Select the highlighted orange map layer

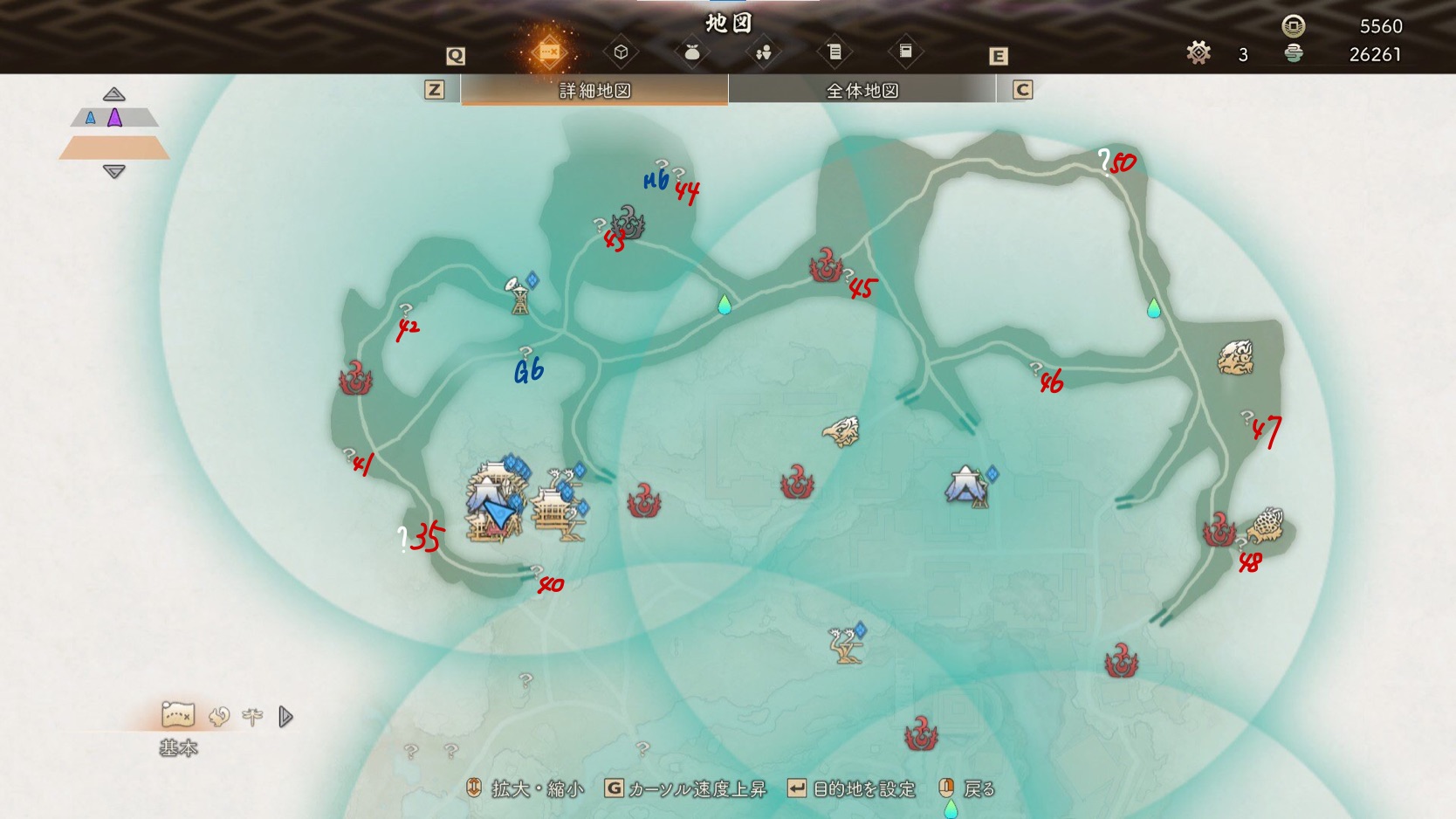pyautogui.click(x=114, y=148)
